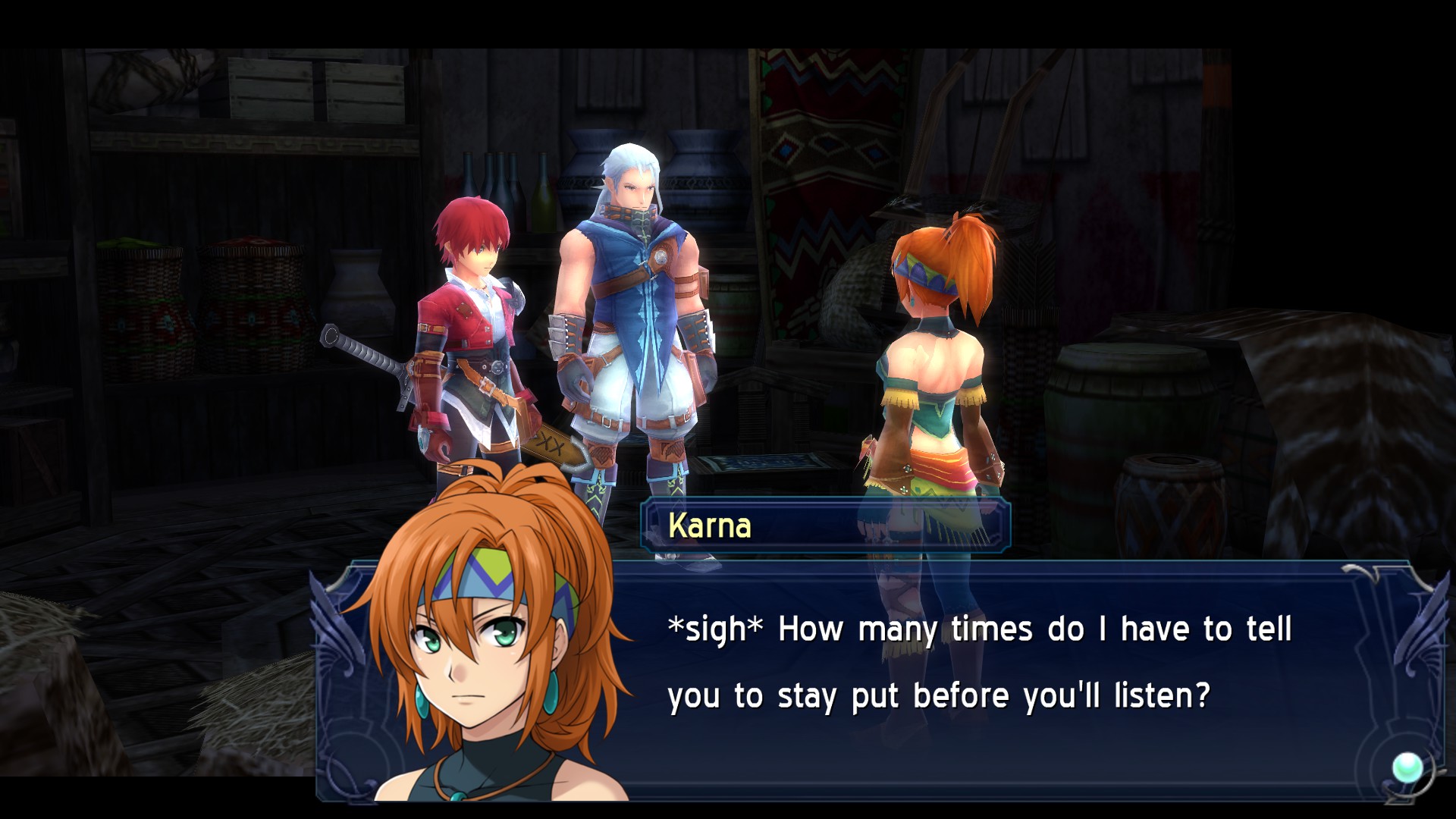Select the red-haired swordsman Adol

470,326
